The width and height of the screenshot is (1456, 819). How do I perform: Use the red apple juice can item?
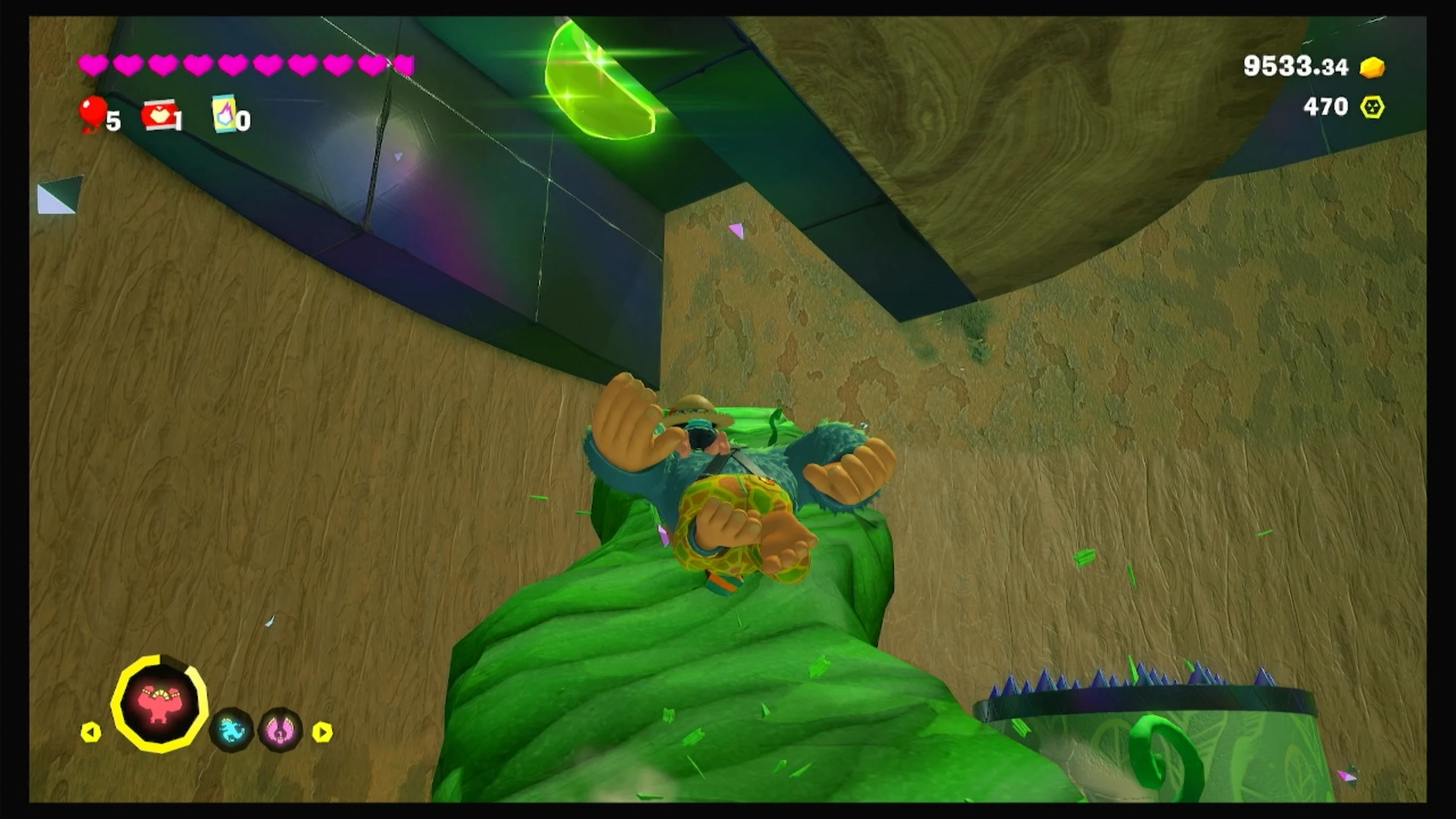coord(158,115)
